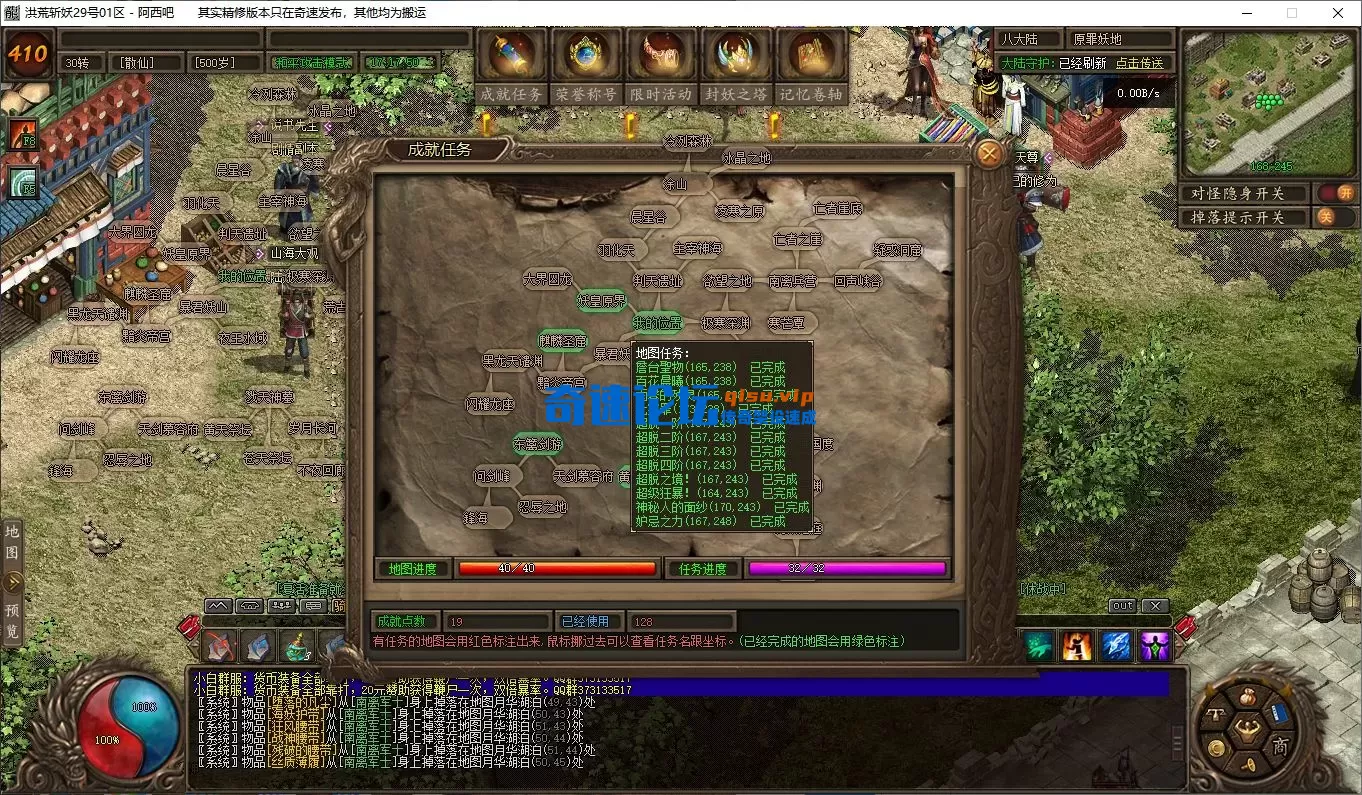Collapse chat with the up-arrow chevron

pos(217,605)
